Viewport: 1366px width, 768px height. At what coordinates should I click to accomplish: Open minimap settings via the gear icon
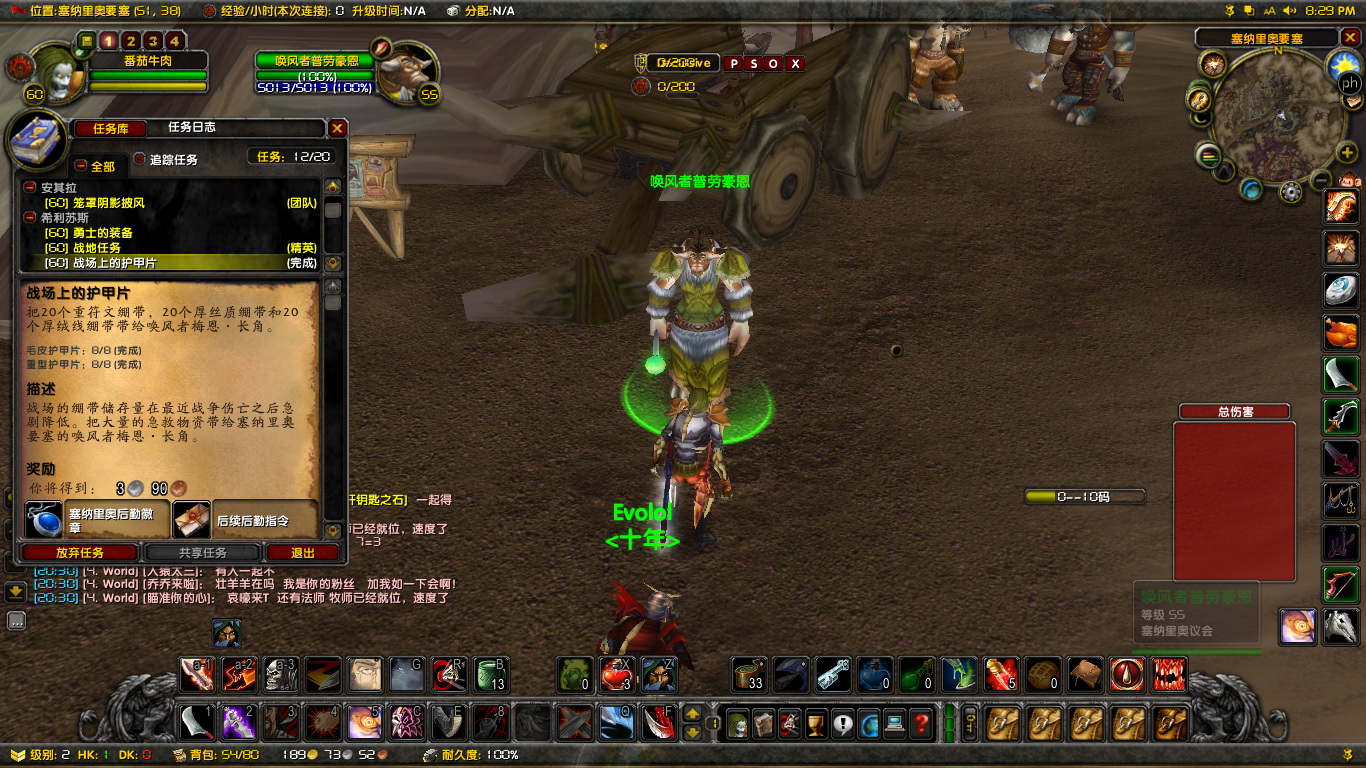tap(1290, 193)
